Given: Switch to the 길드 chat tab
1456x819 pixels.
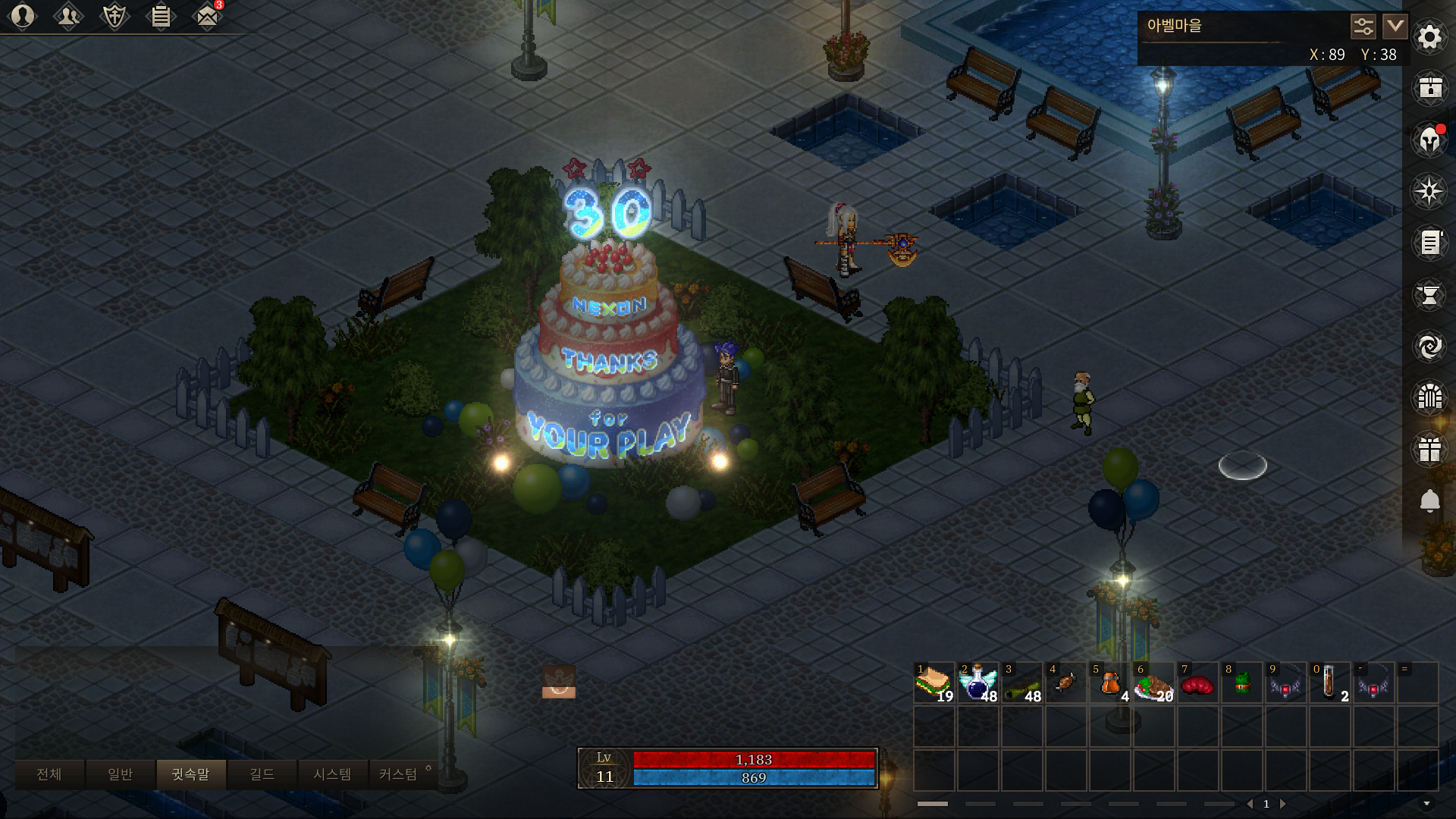Looking at the screenshot, I should (262, 774).
